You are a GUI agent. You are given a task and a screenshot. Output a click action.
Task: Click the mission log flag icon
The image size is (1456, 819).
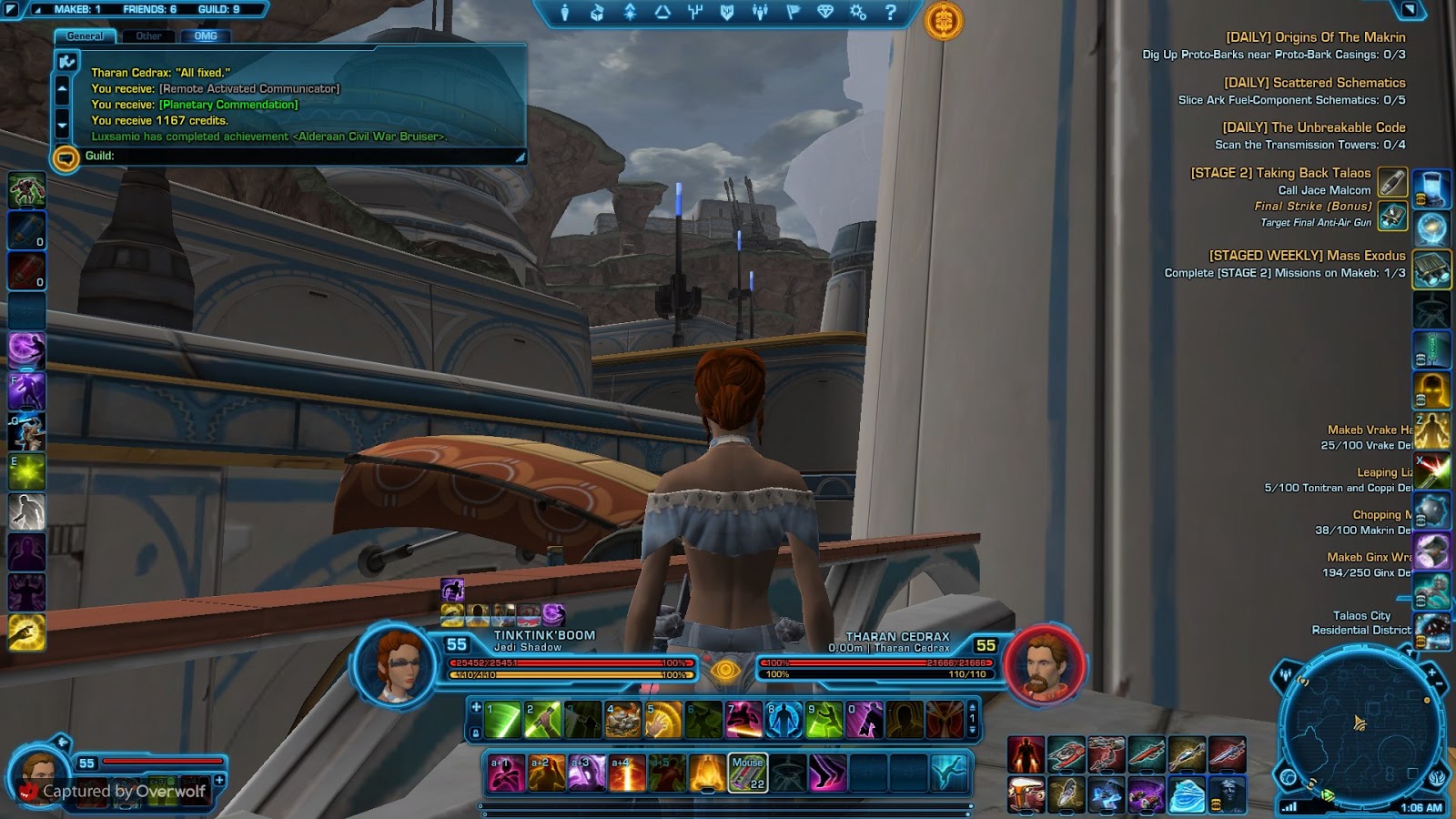pos(794,12)
